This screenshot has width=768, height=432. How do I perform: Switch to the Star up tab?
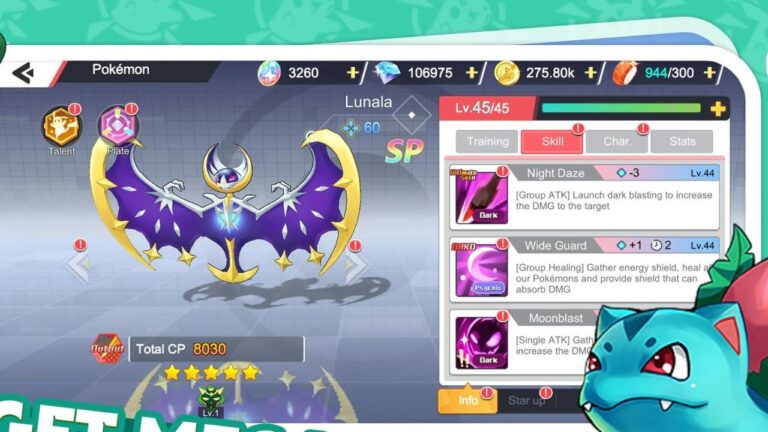point(527,401)
